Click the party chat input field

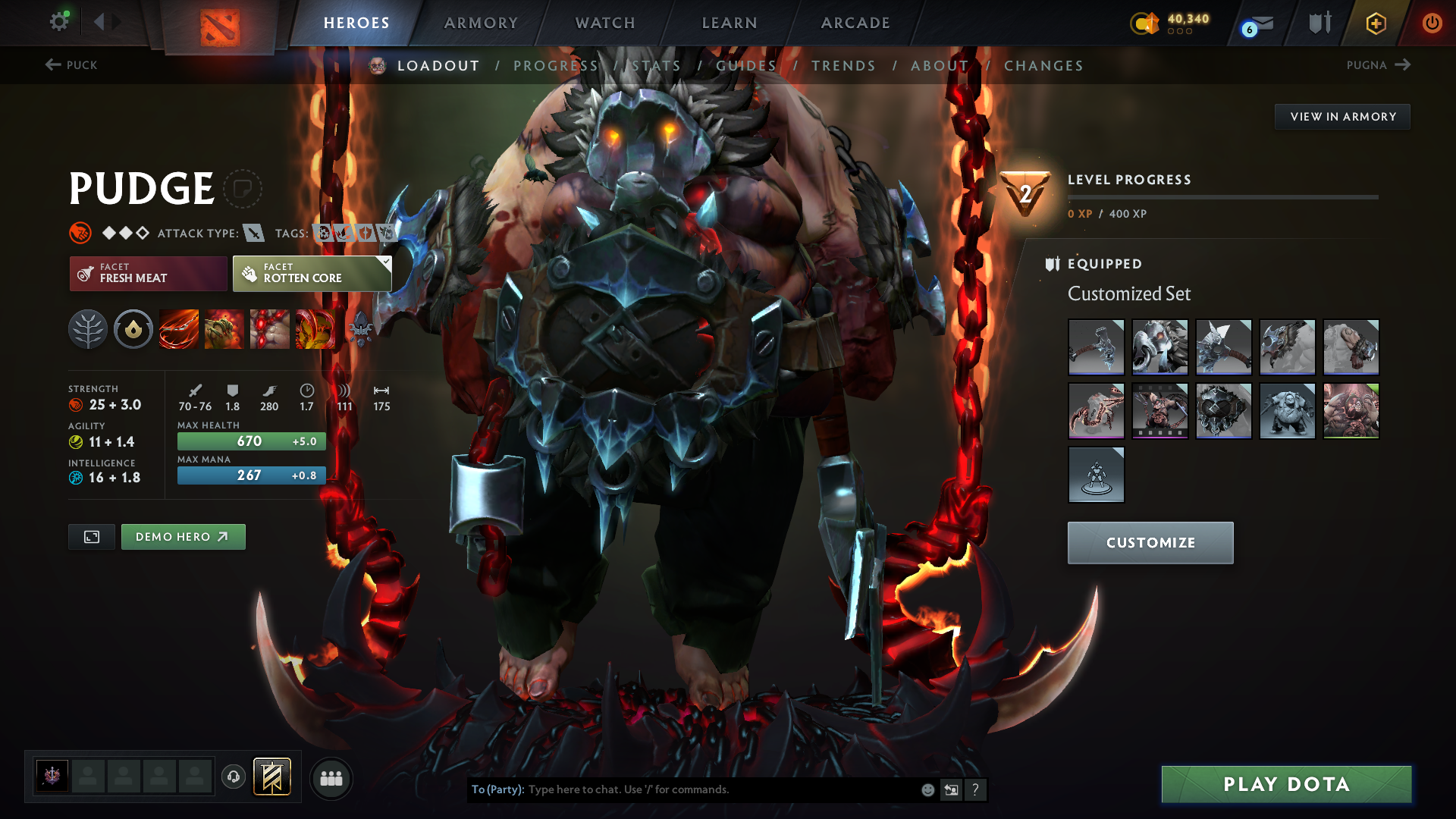click(x=720, y=789)
